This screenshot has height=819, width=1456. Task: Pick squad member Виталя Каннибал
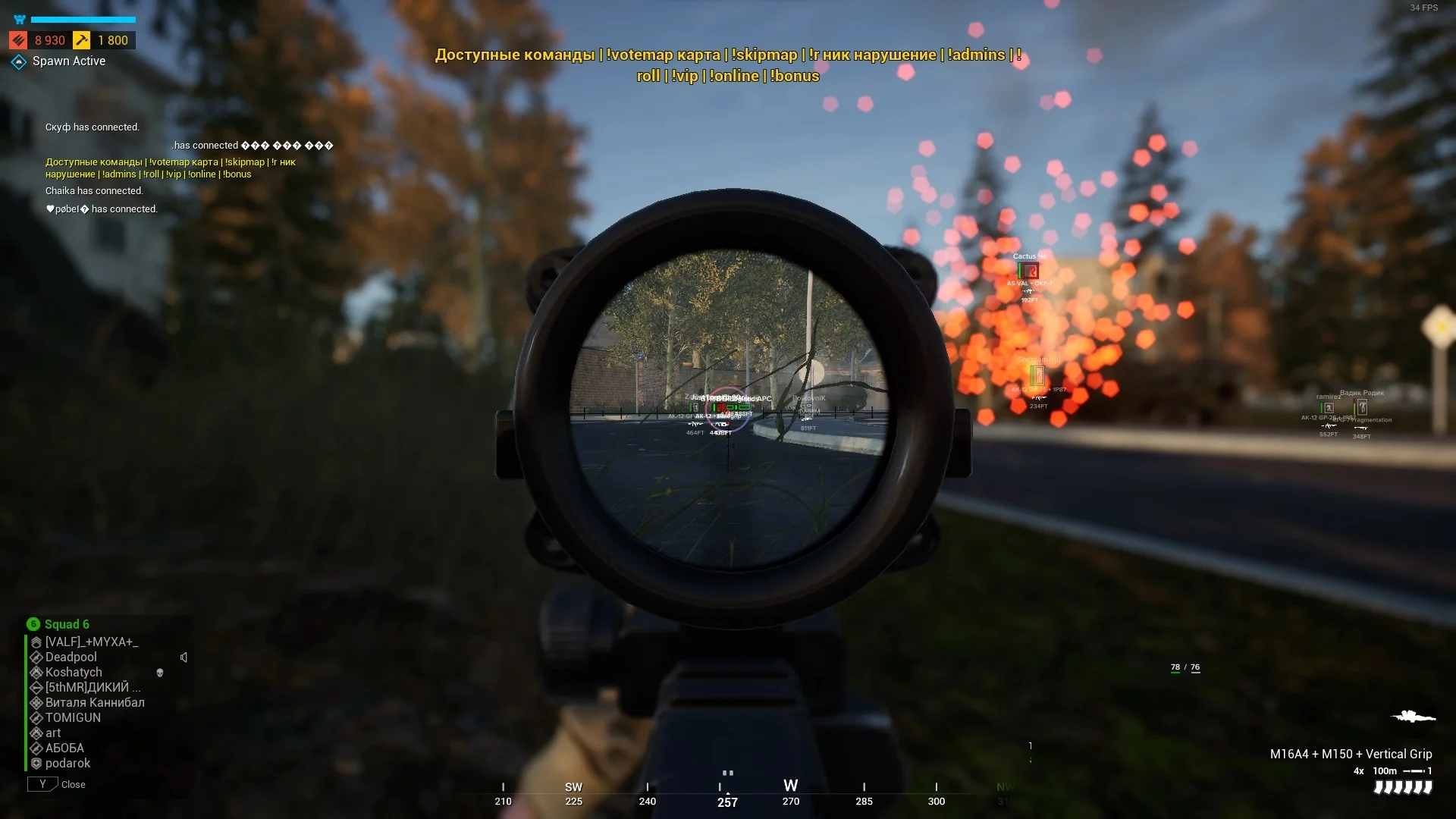click(95, 702)
